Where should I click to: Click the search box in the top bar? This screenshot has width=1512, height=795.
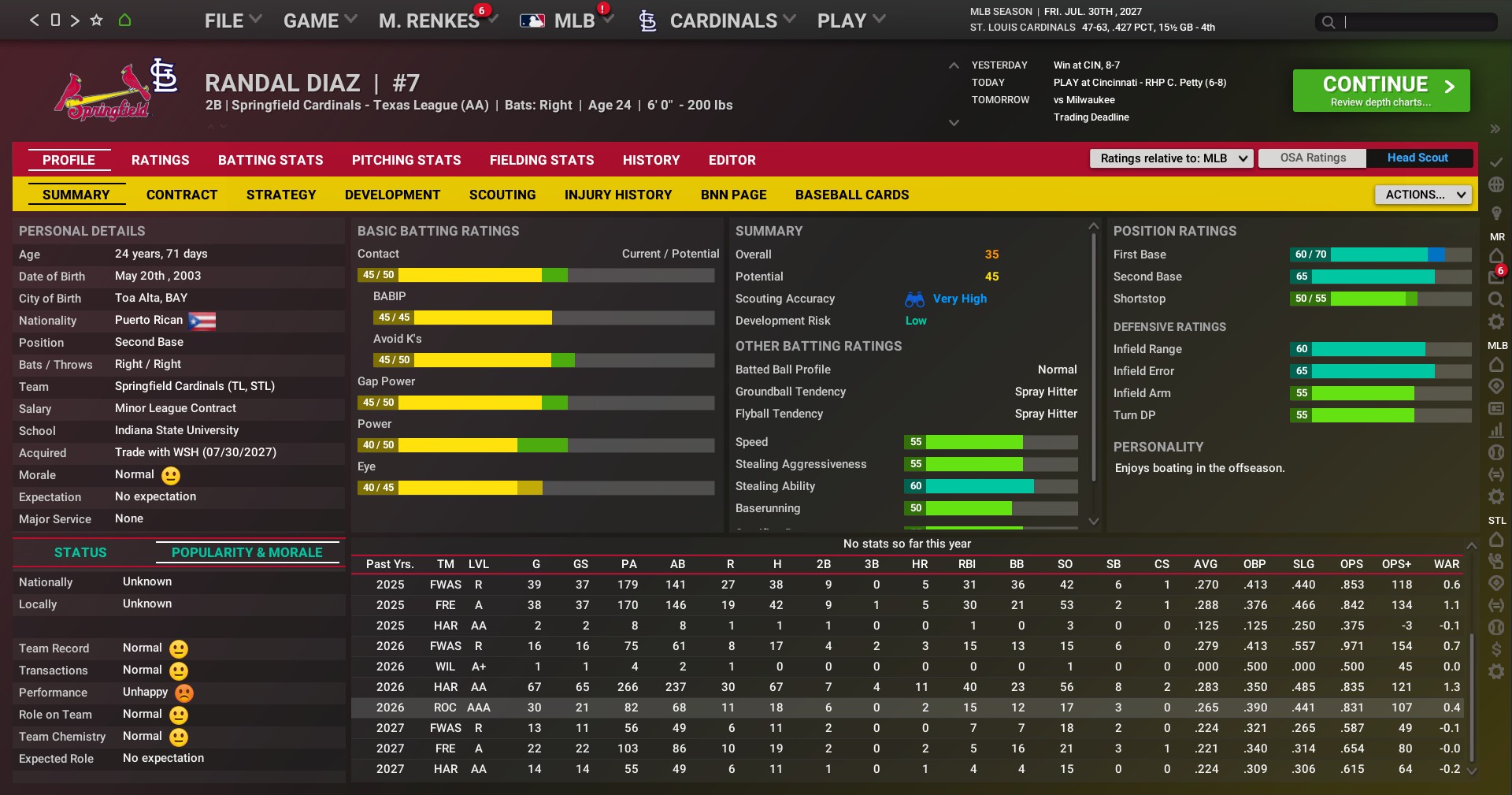coord(1414,22)
